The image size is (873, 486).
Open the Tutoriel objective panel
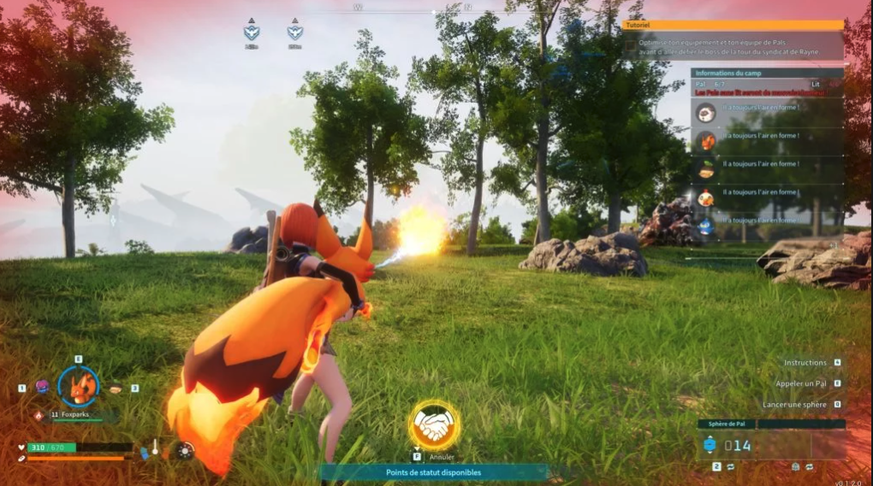coord(733,25)
